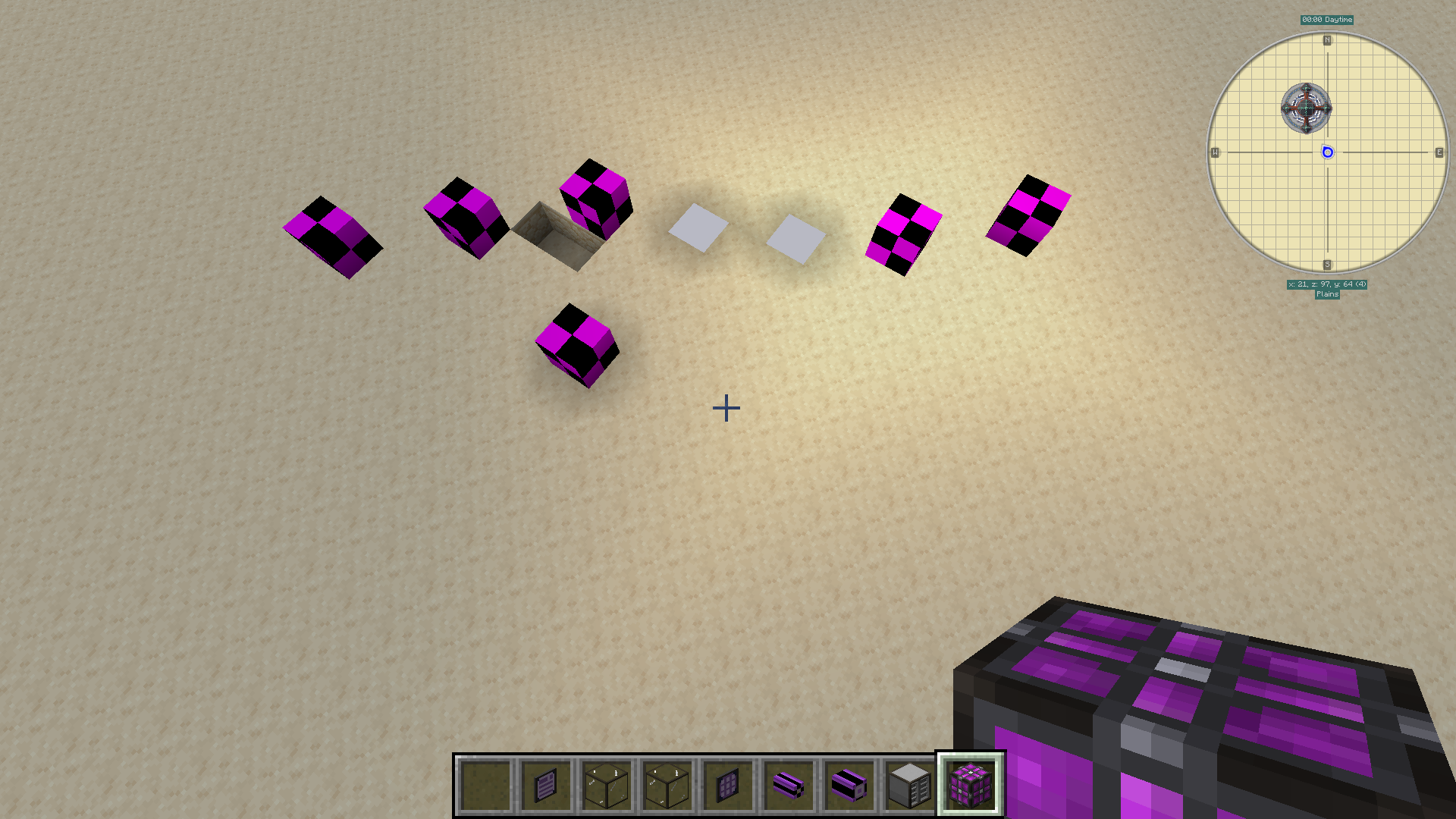
Task: Select the ME Drive block in the hotbar
Action: tap(908, 783)
